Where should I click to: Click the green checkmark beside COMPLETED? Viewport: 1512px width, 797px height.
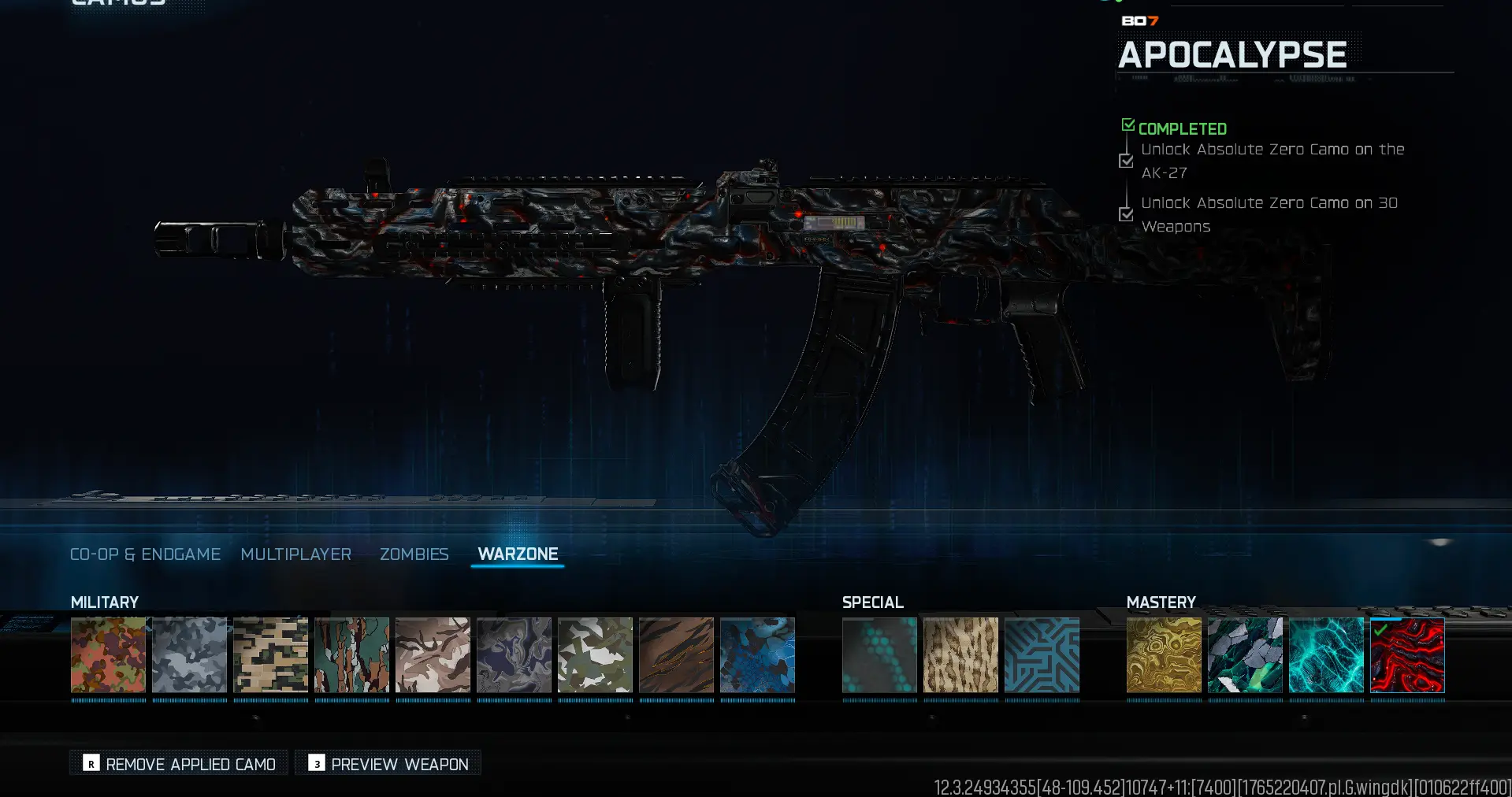point(1127,124)
